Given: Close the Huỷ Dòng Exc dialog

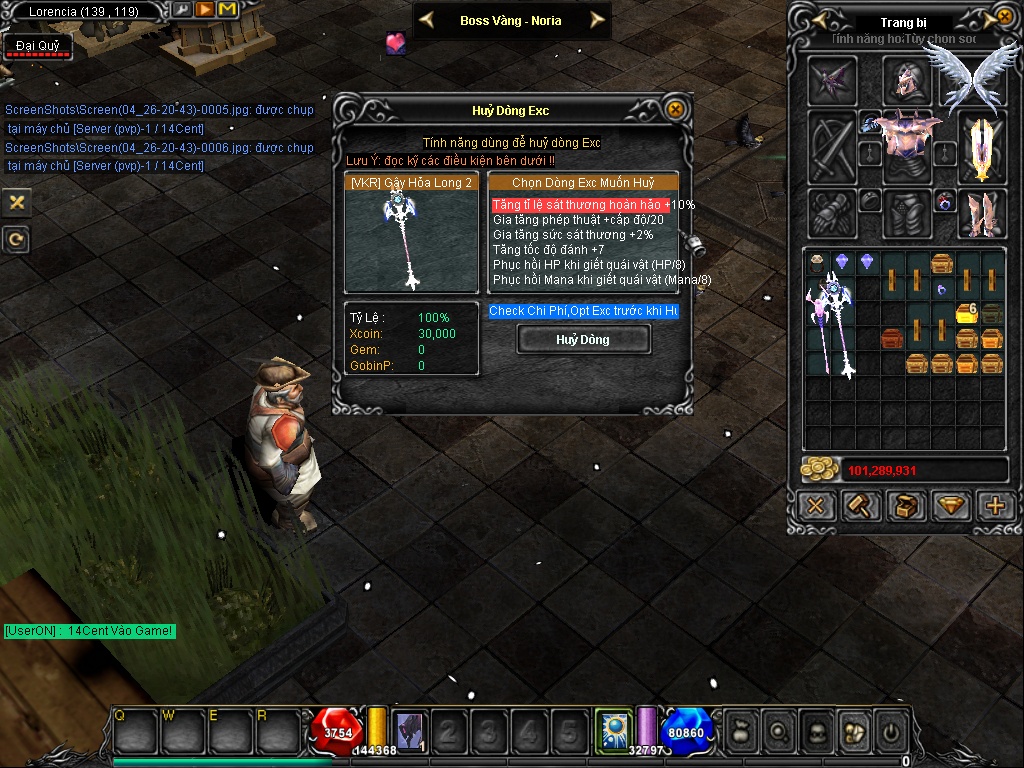Looking at the screenshot, I should [676, 109].
